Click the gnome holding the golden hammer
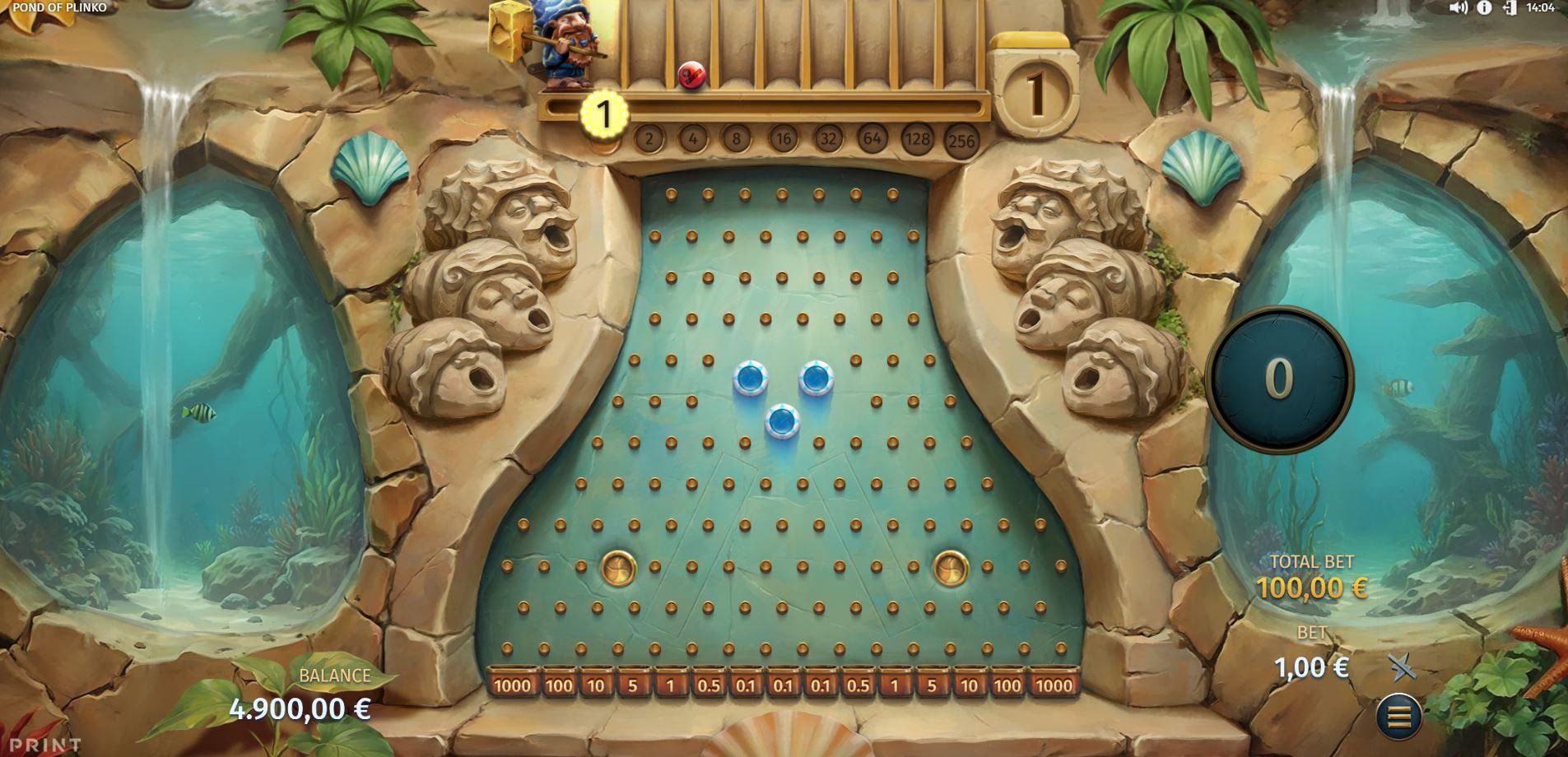 point(568,45)
